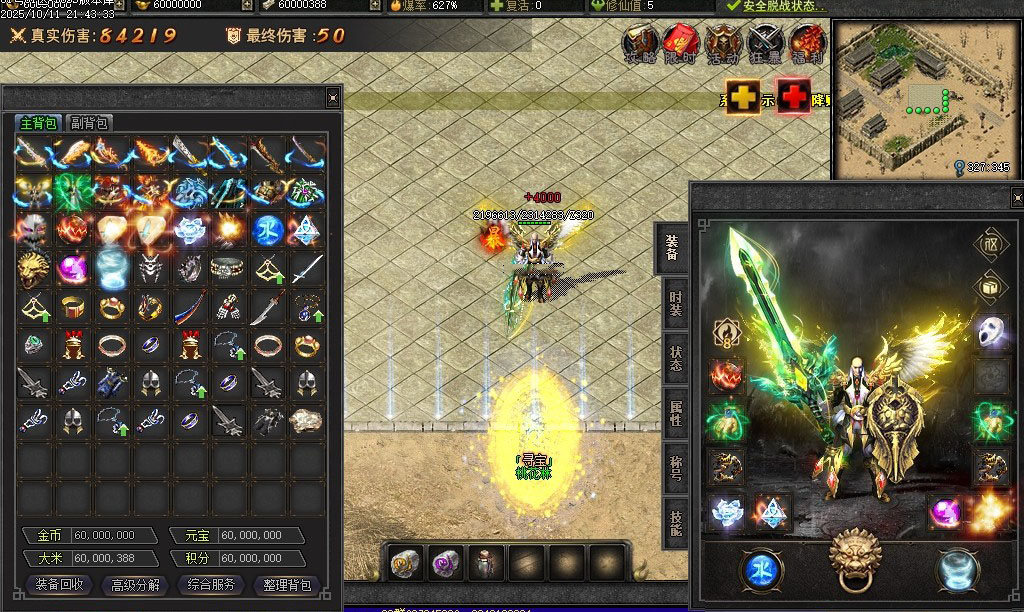The width and height of the screenshot is (1024, 612).
Task: Open the 综合服务 menu
Action: [211, 585]
